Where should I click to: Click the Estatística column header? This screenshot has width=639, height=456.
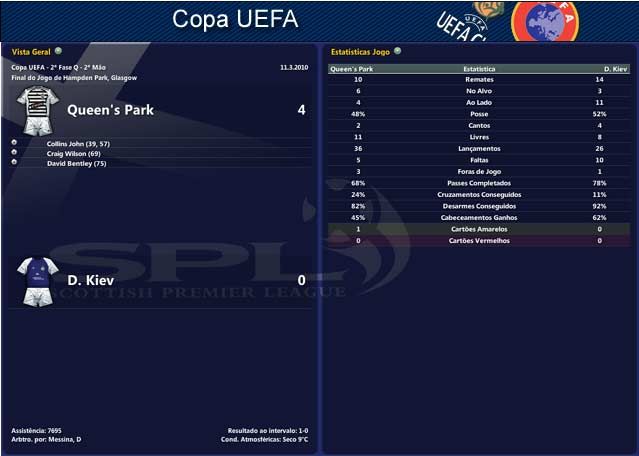tap(478, 70)
